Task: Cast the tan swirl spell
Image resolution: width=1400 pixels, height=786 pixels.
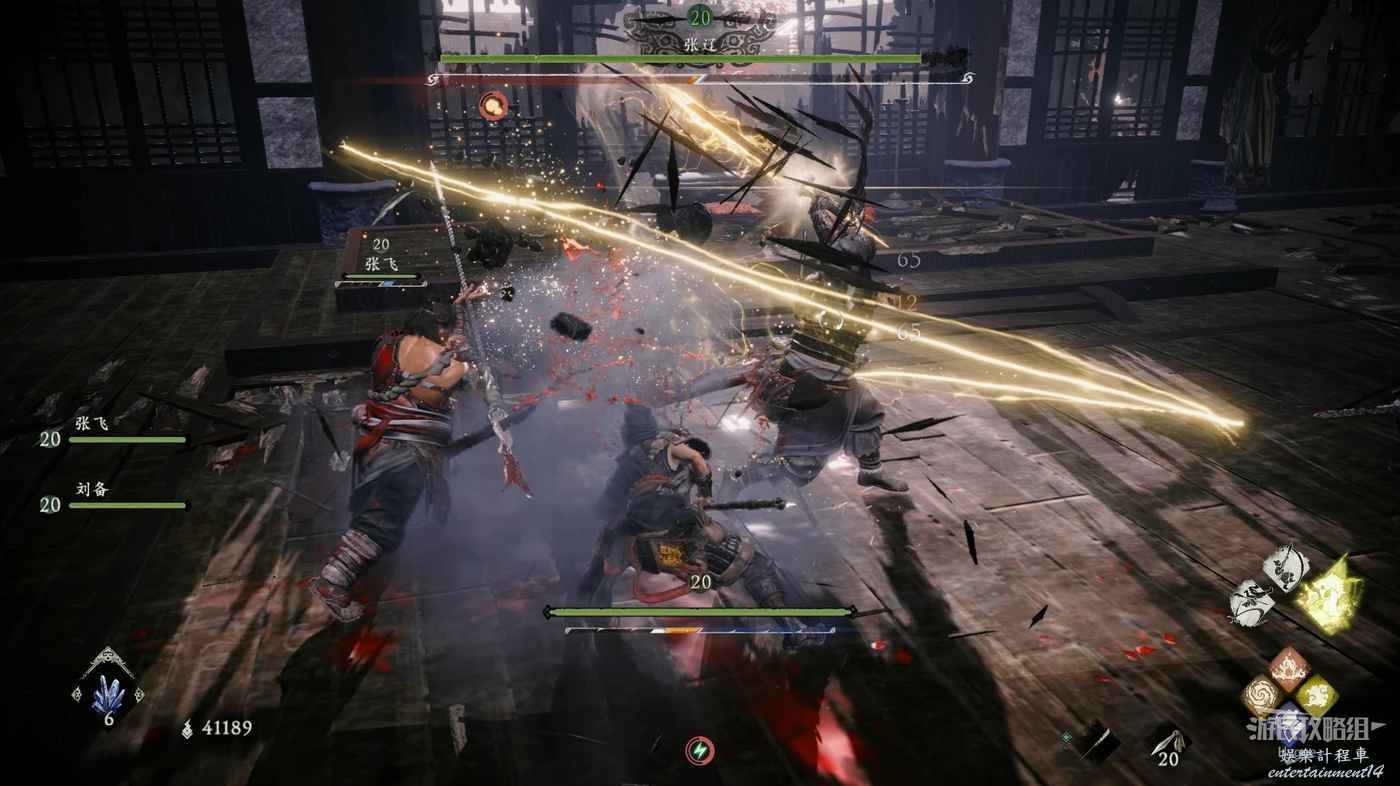Action: [x=1261, y=695]
